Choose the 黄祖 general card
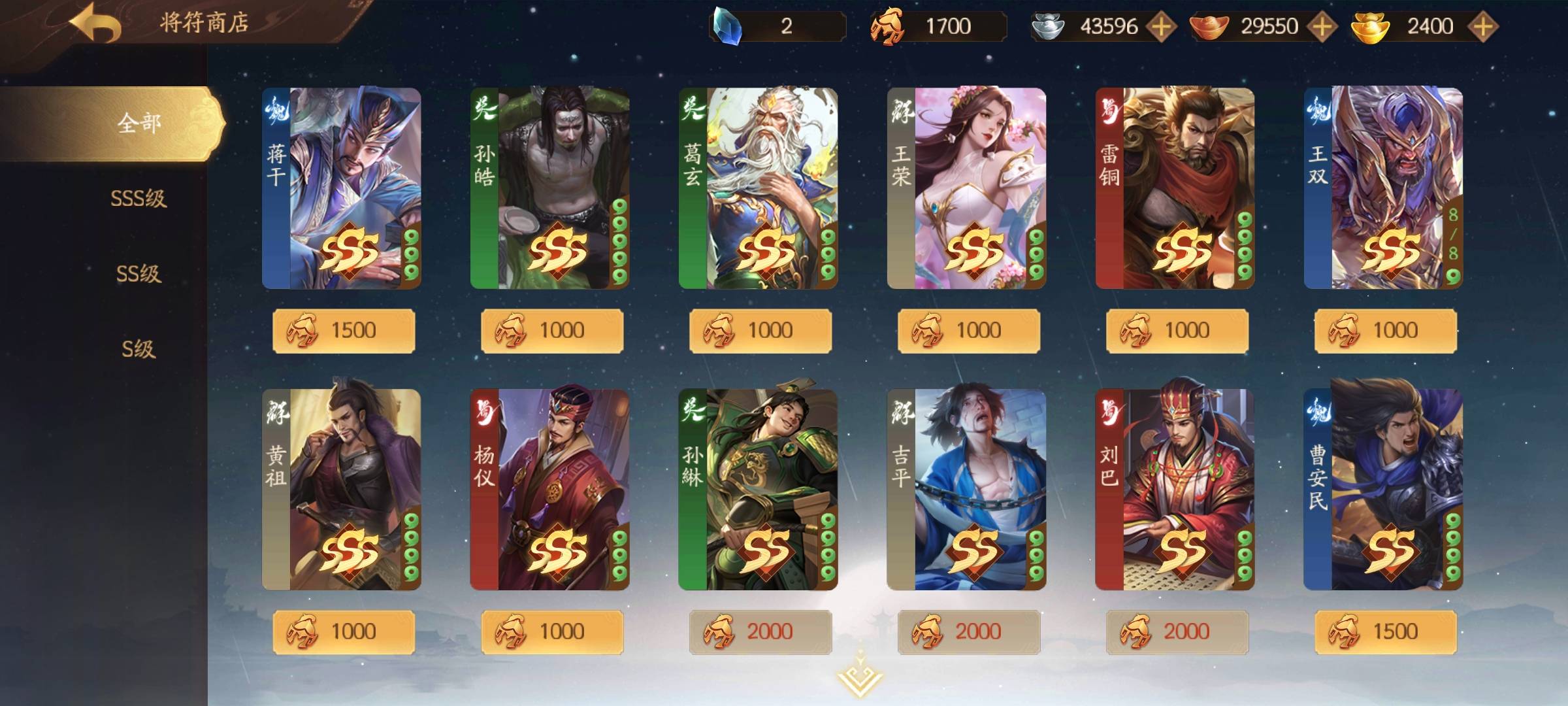Viewport: 1568px width, 706px height. (342, 490)
